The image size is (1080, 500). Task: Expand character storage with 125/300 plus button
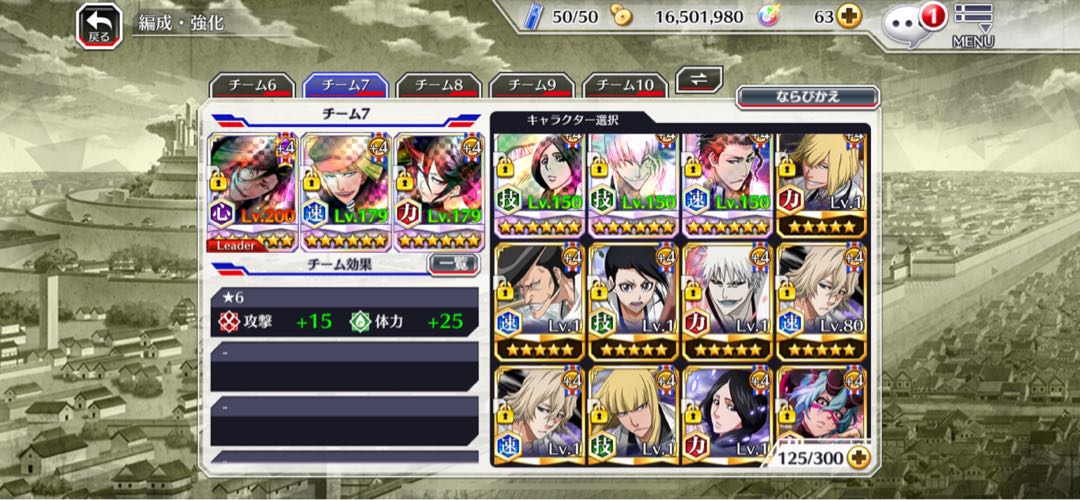pos(857,457)
